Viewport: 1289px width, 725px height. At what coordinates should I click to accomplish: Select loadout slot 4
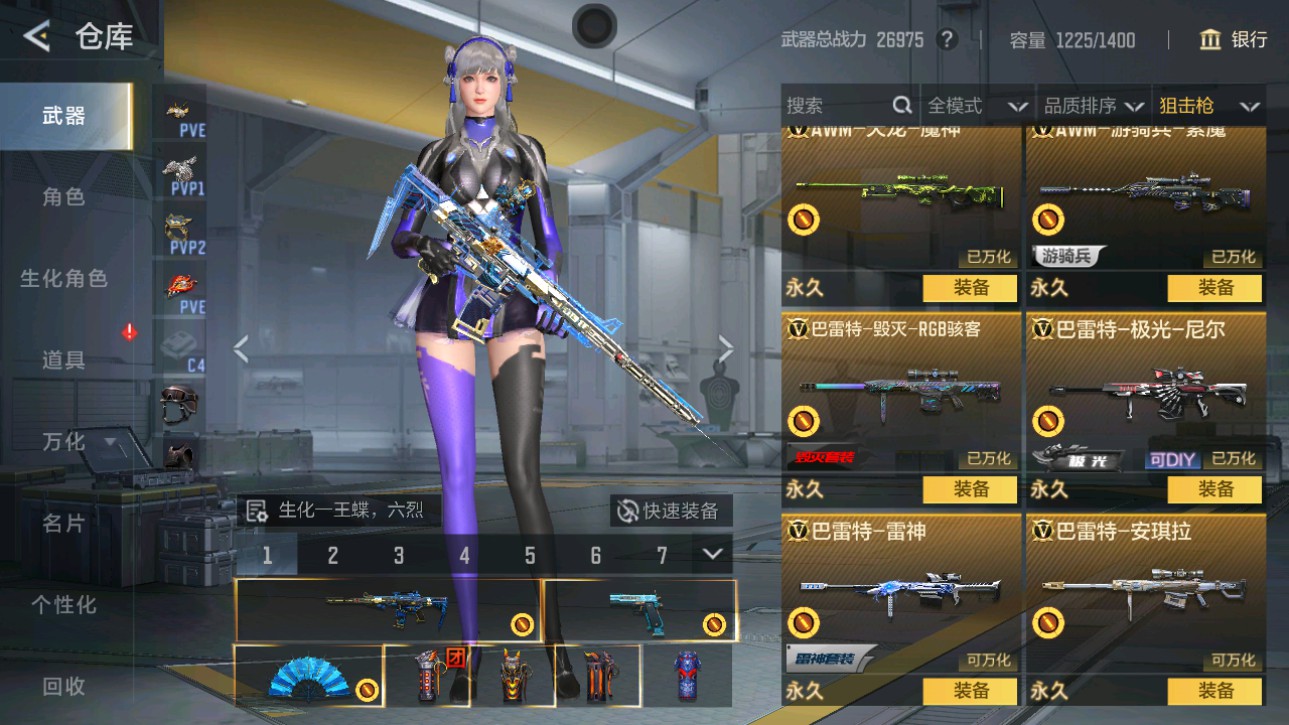pyautogui.click(x=464, y=553)
